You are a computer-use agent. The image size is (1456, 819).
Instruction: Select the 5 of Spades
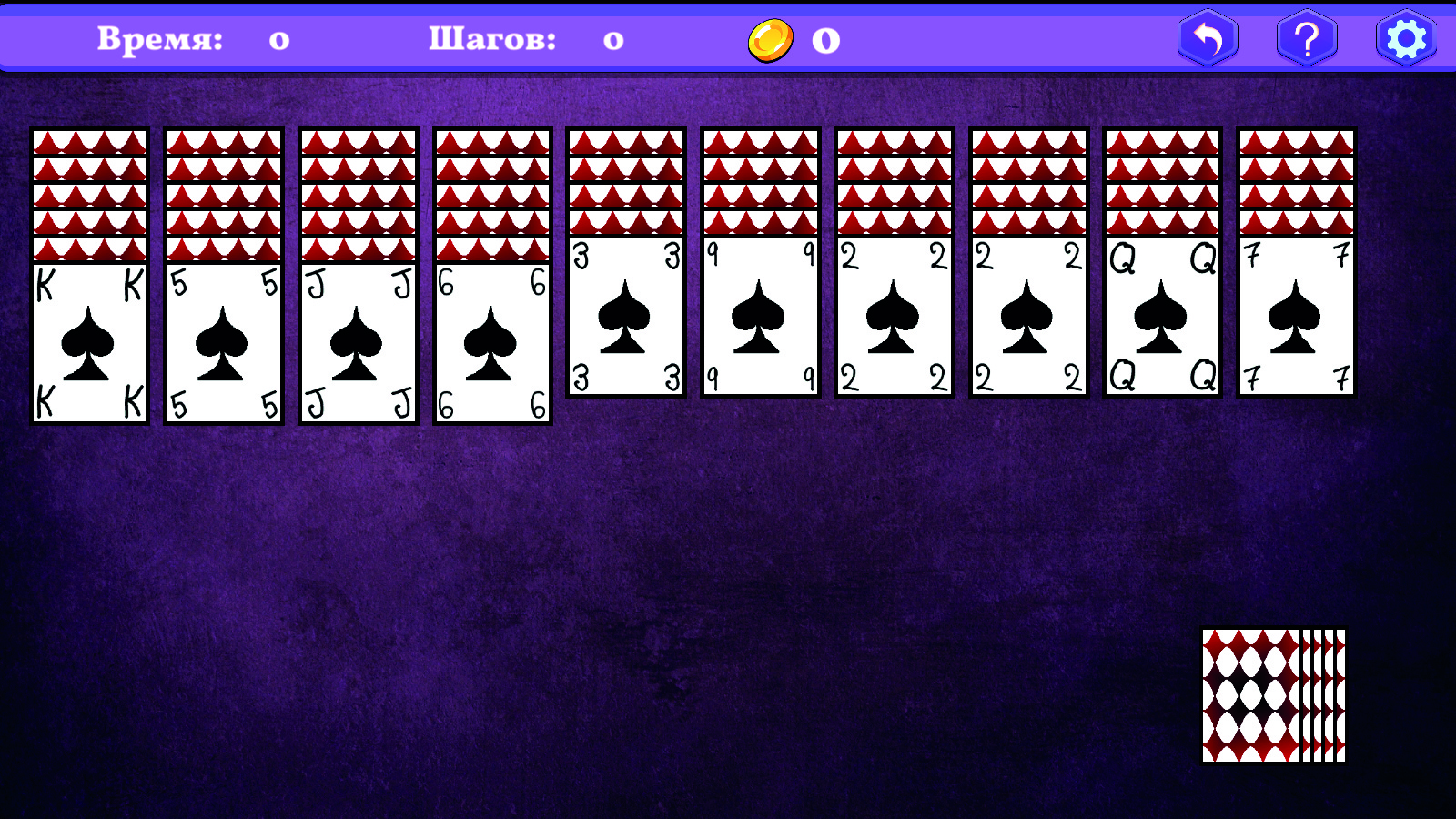(223, 341)
